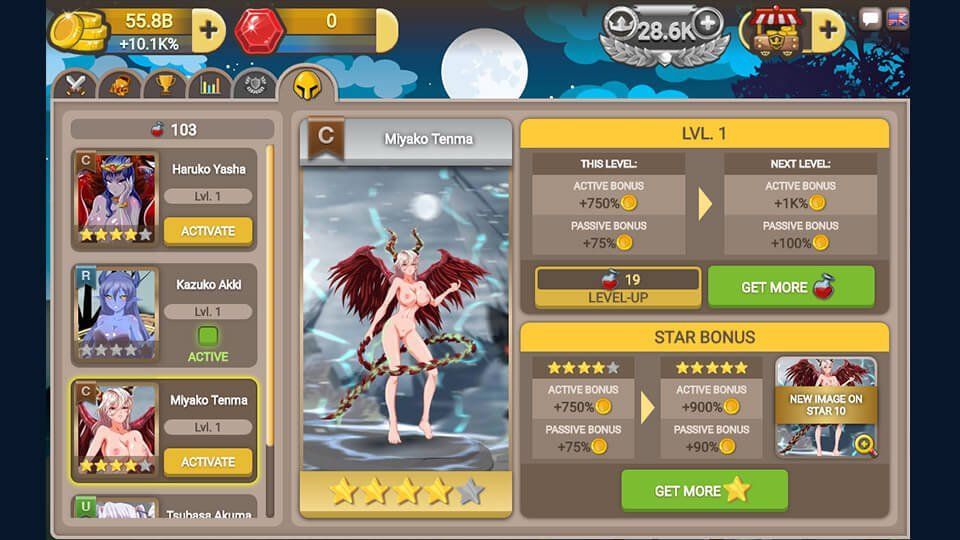
Task: Click the red gem currency icon
Action: (258, 31)
